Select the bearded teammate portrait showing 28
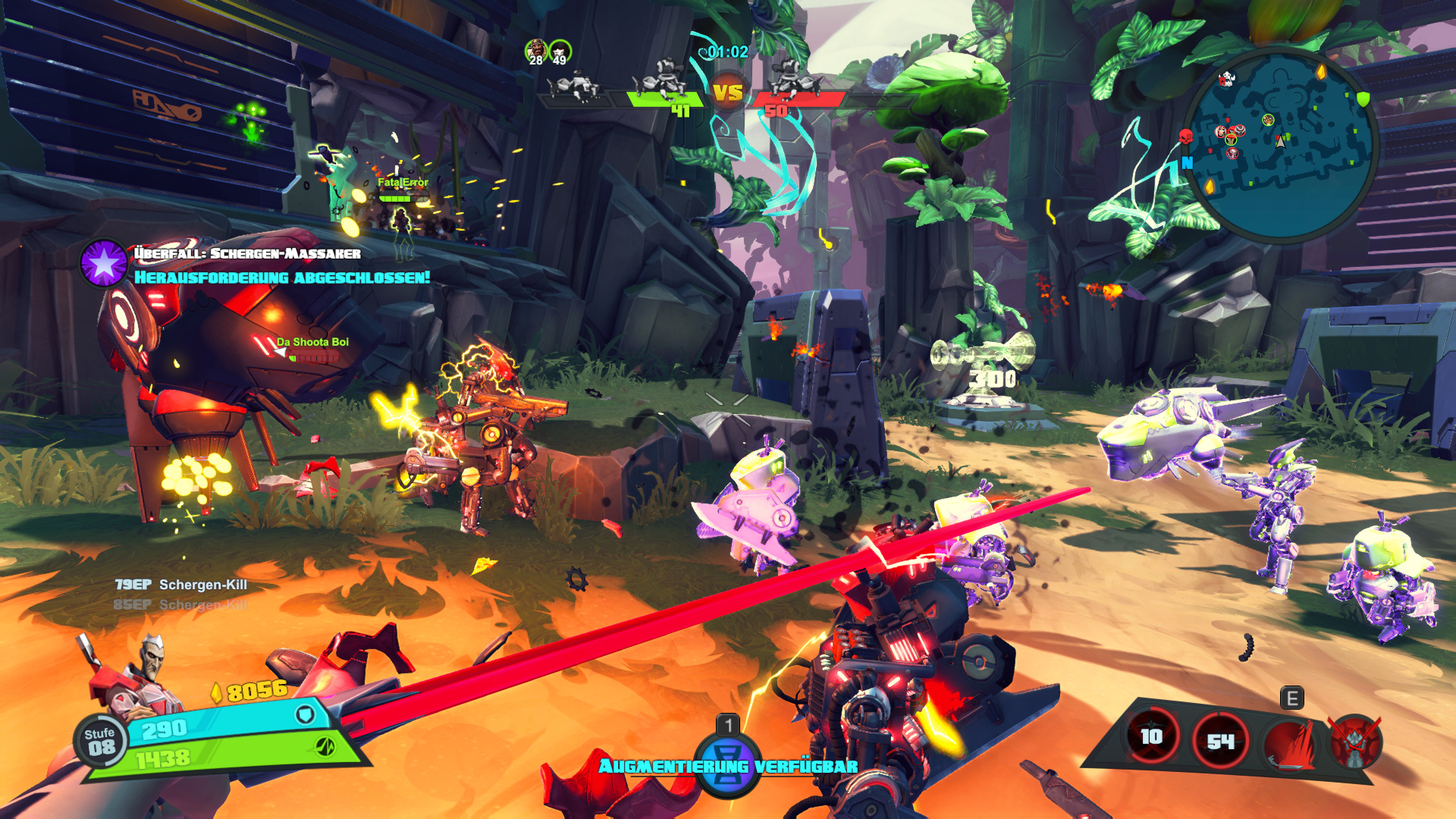Image resolution: width=1456 pixels, height=819 pixels. 536,52
